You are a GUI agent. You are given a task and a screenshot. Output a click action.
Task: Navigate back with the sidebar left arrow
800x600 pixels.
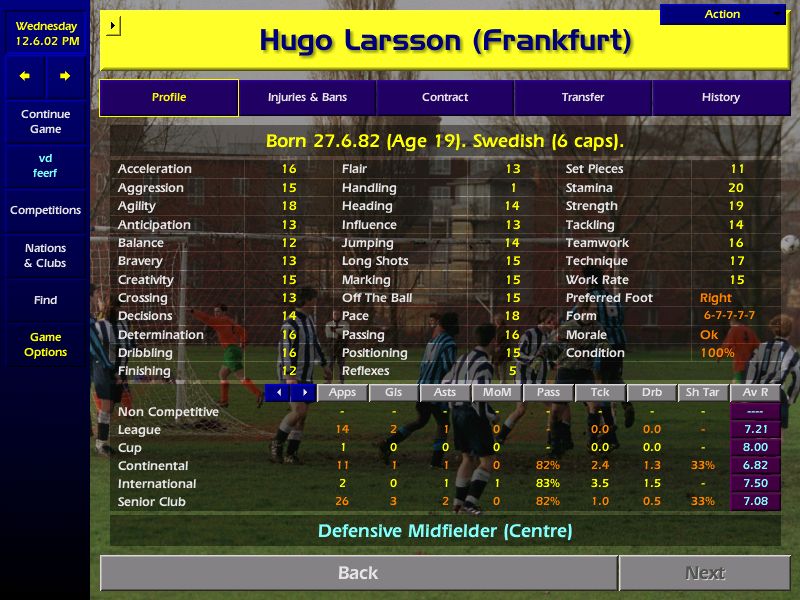coord(25,76)
